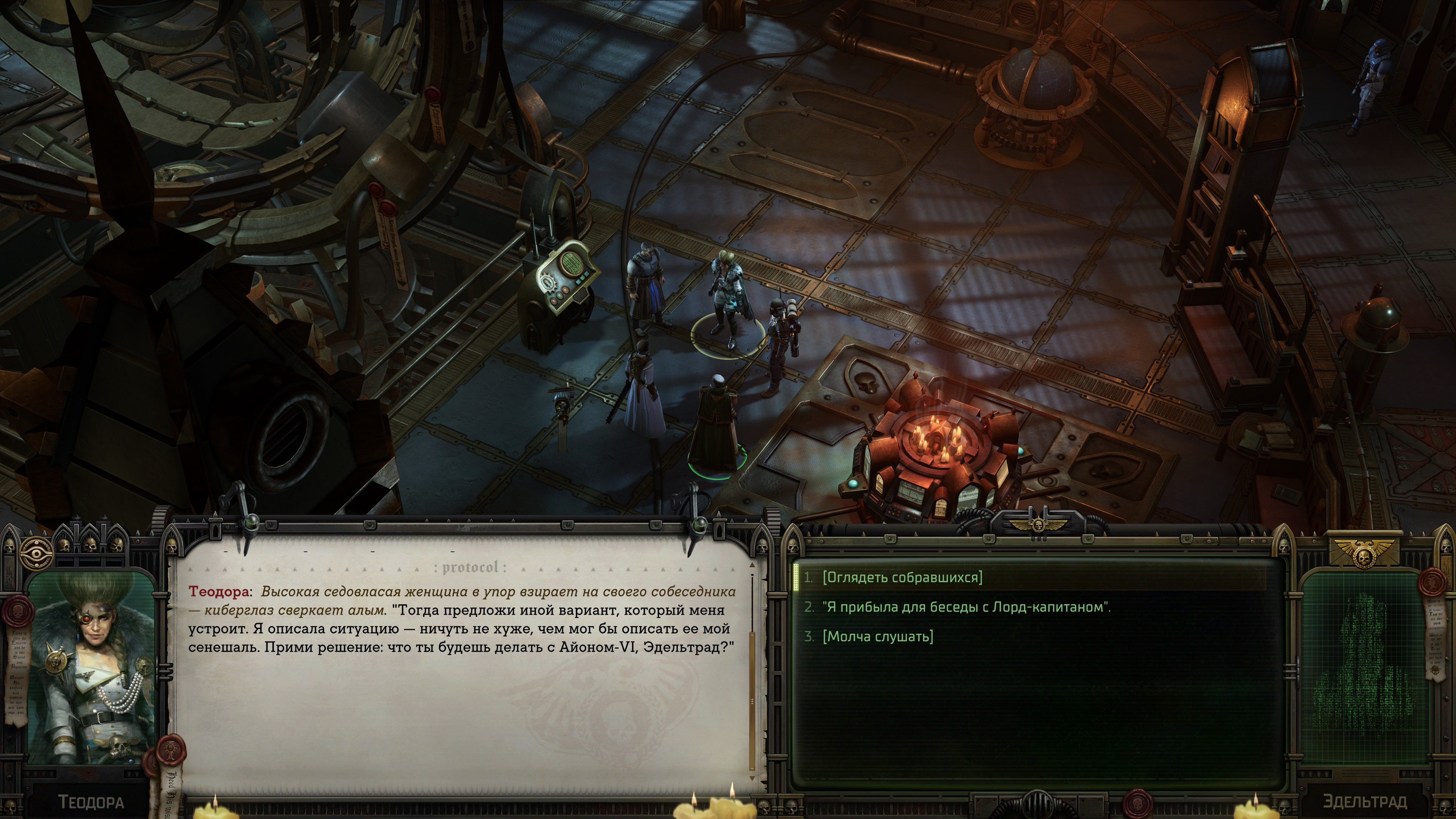Image resolution: width=1456 pixels, height=819 pixels.
Task: Pick the option "Молча слушать"
Action: pos(877,637)
